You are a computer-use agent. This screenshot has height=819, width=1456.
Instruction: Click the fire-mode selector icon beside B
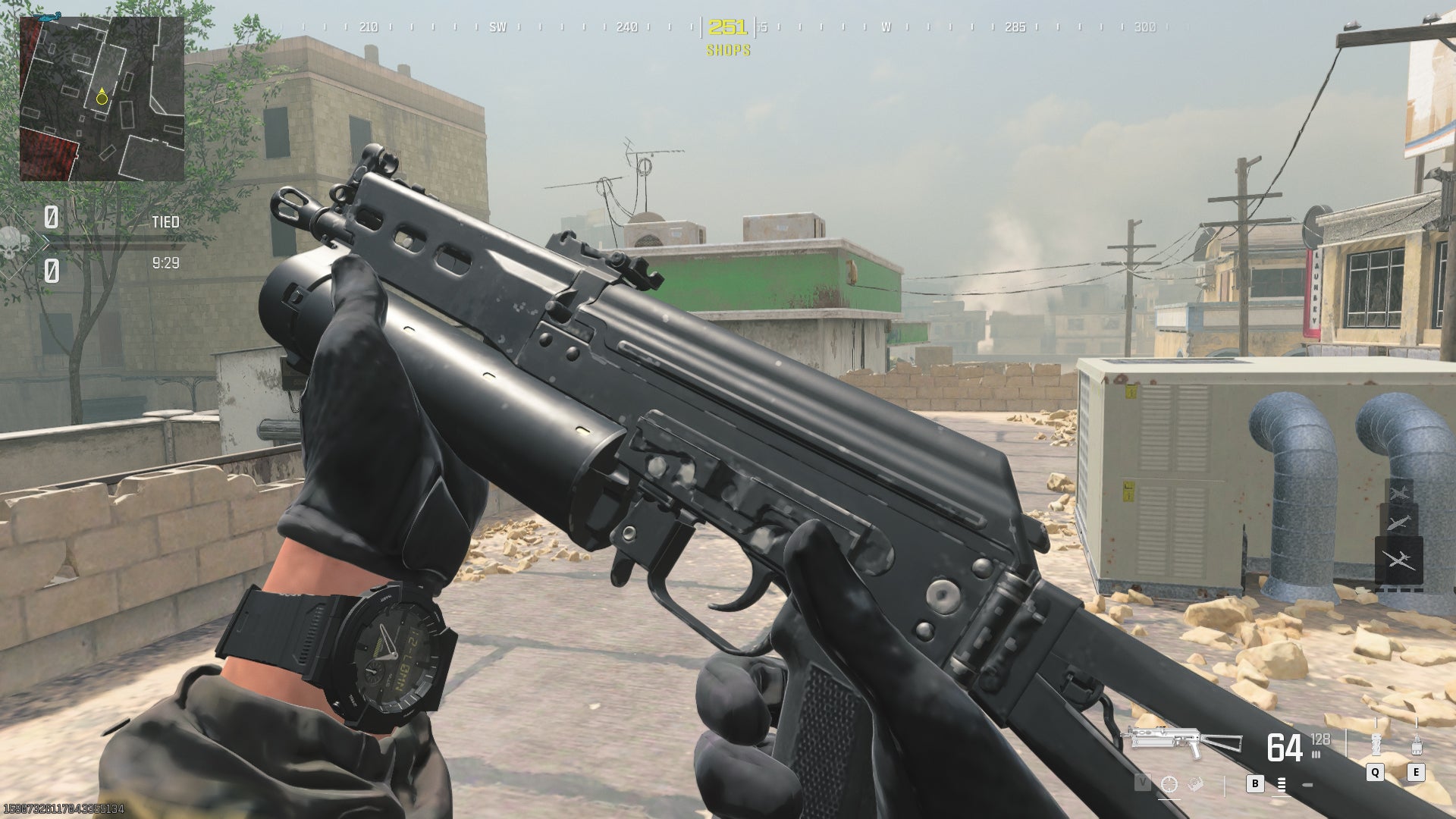coord(1282,785)
